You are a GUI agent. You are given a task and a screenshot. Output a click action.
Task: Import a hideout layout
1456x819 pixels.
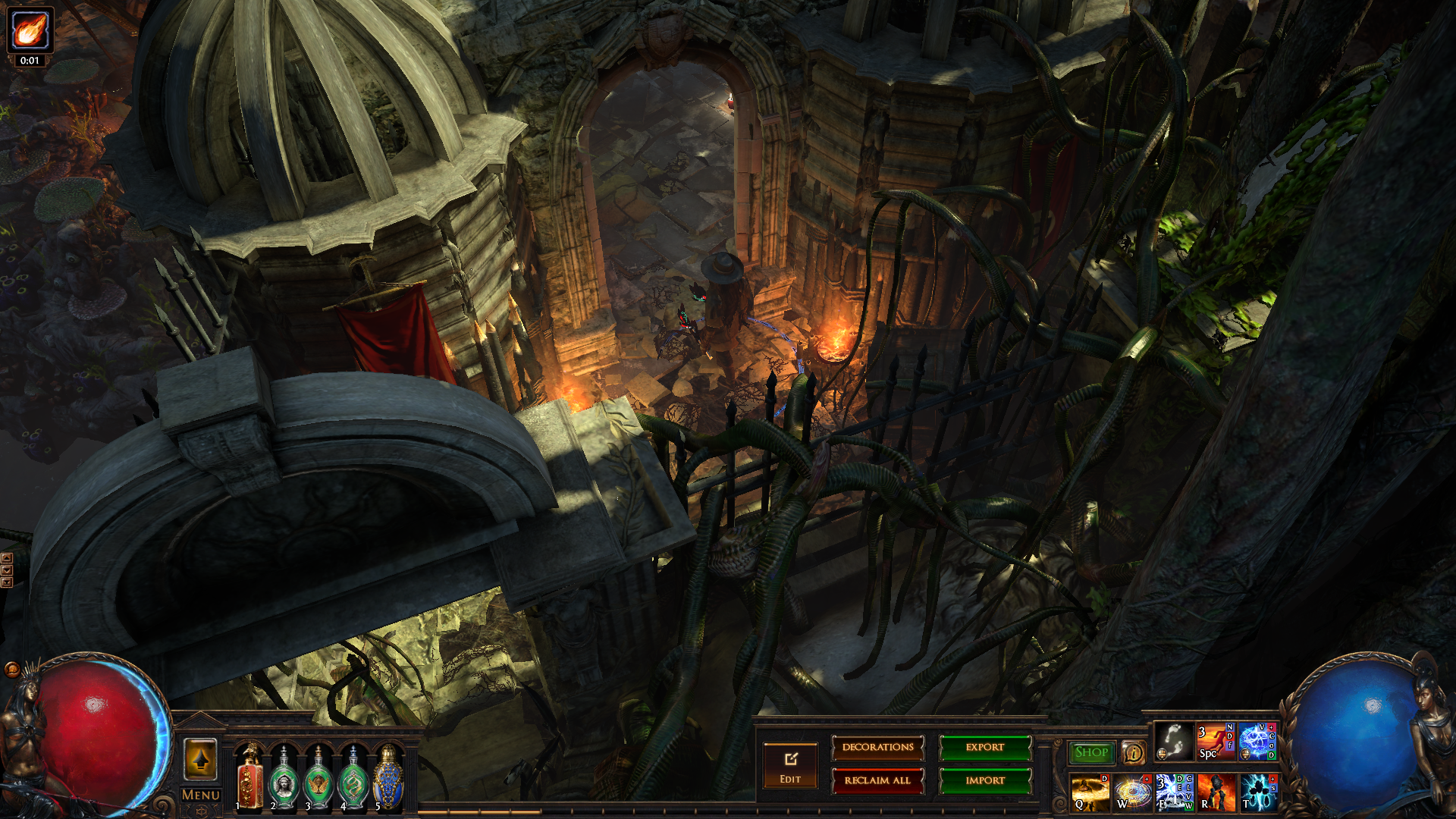click(x=985, y=780)
